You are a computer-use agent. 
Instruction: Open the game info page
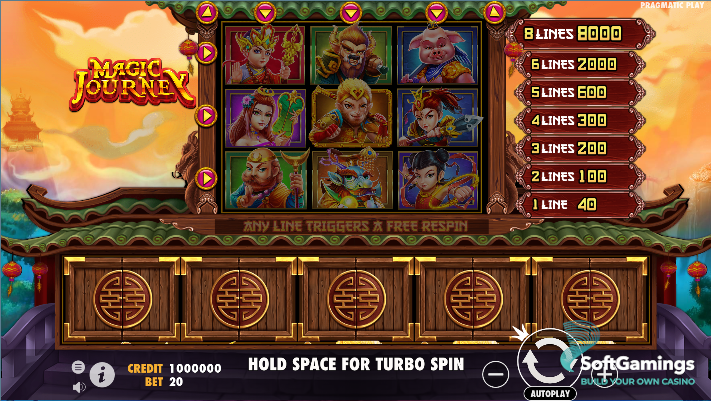pos(102,374)
